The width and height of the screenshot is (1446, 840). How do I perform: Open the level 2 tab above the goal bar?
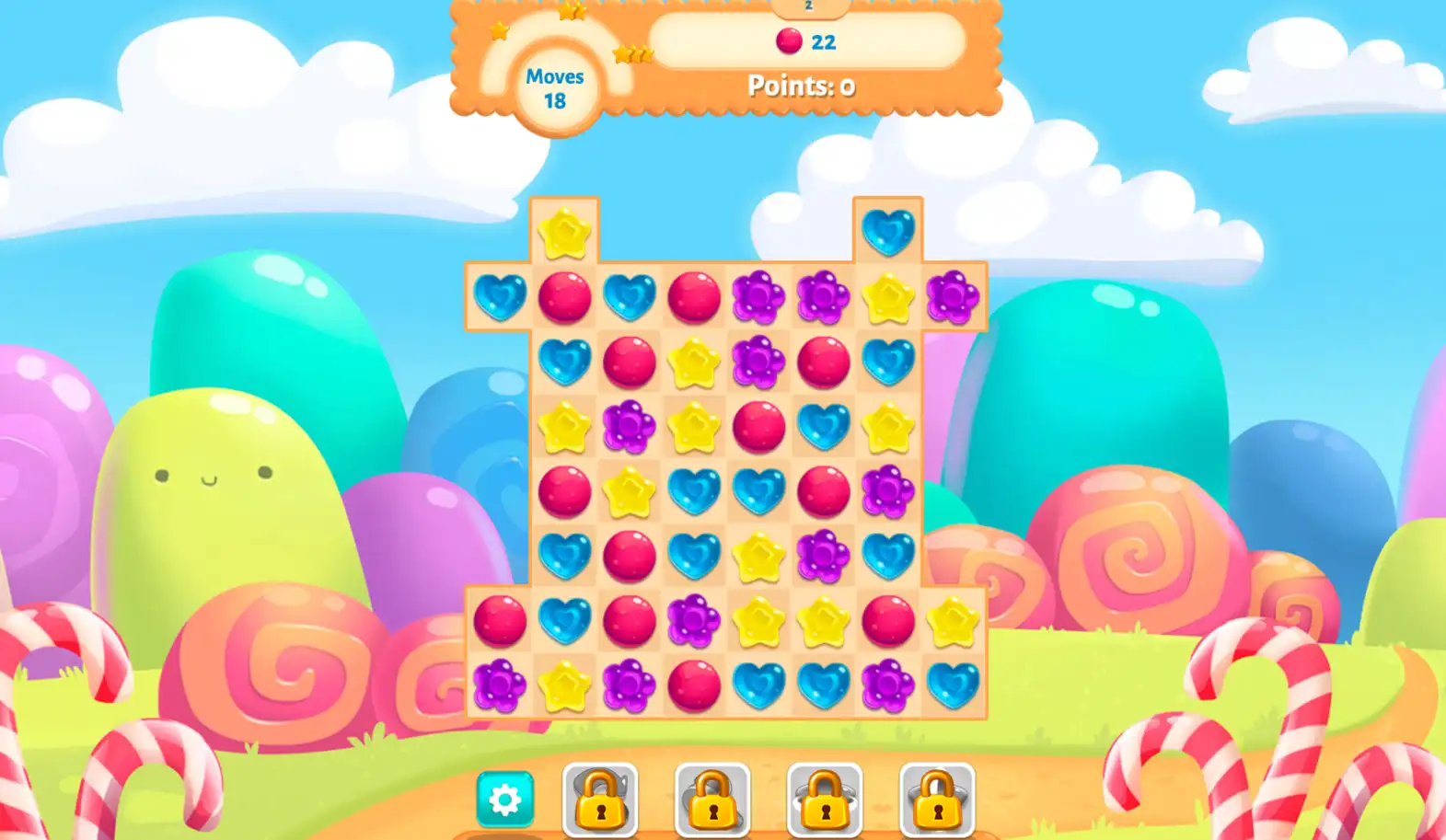click(808, 7)
